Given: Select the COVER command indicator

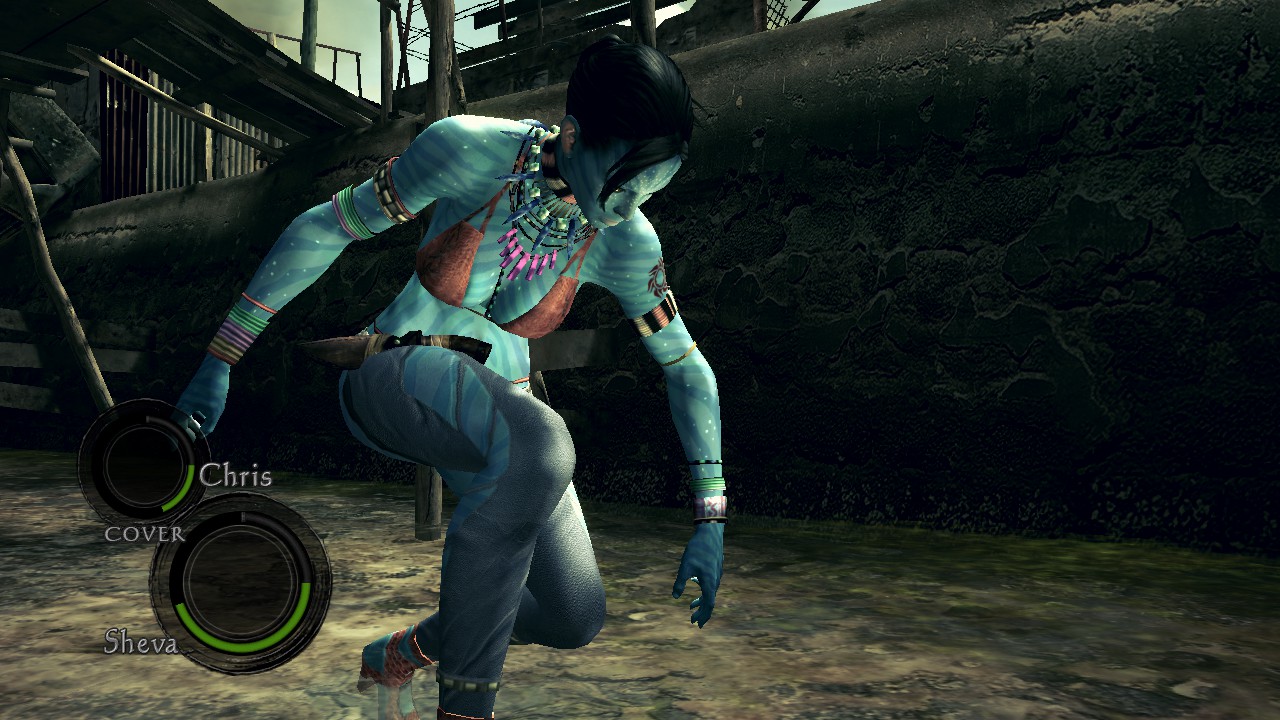Looking at the screenshot, I should coord(148,534).
